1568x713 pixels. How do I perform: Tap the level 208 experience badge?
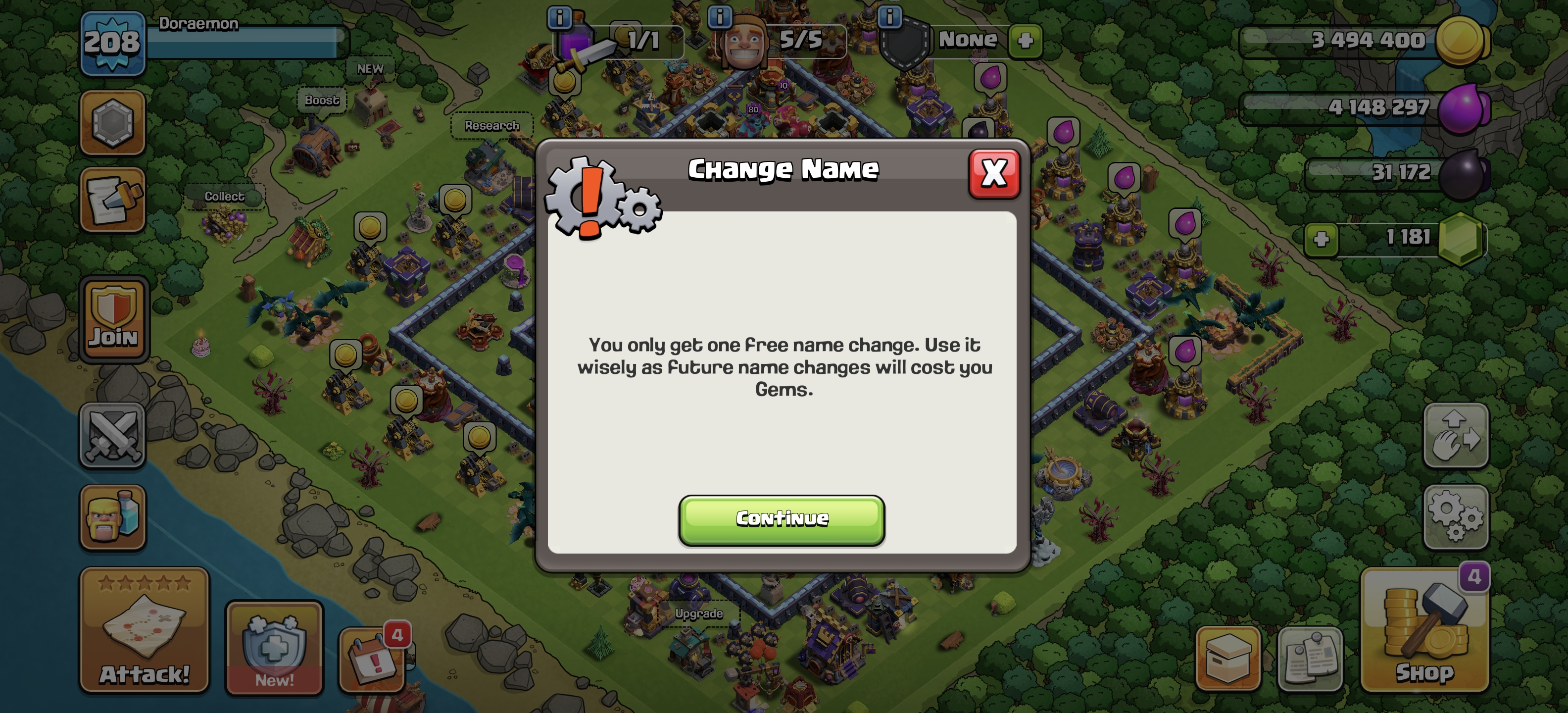(113, 43)
